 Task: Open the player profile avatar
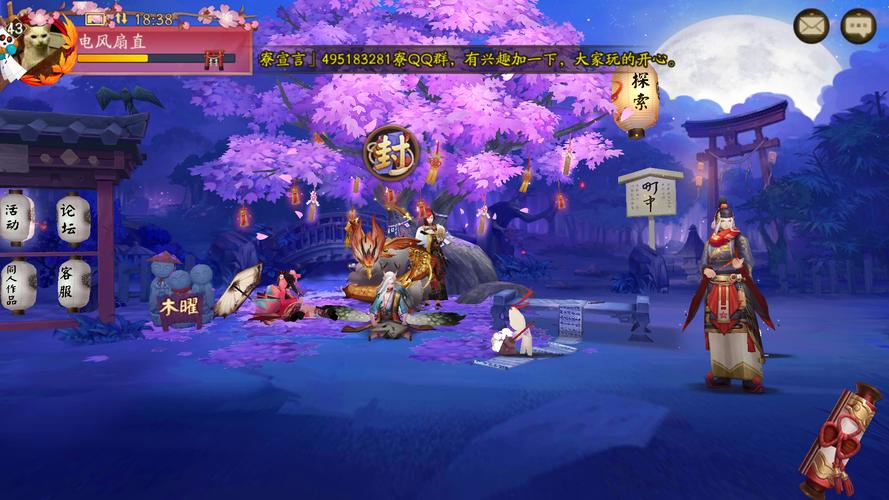click(x=40, y=47)
